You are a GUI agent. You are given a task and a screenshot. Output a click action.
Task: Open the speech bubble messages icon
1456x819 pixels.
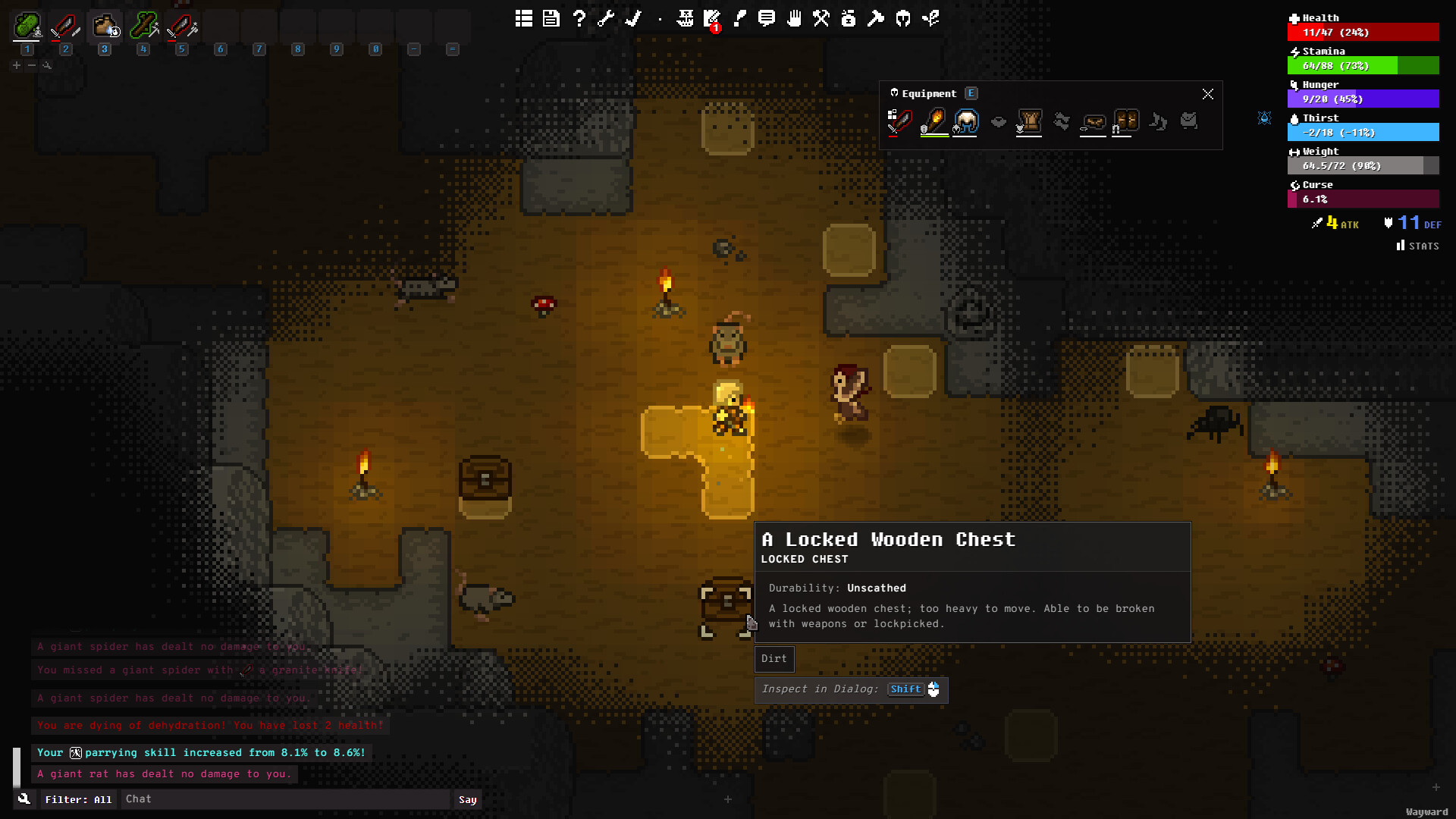click(767, 18)
